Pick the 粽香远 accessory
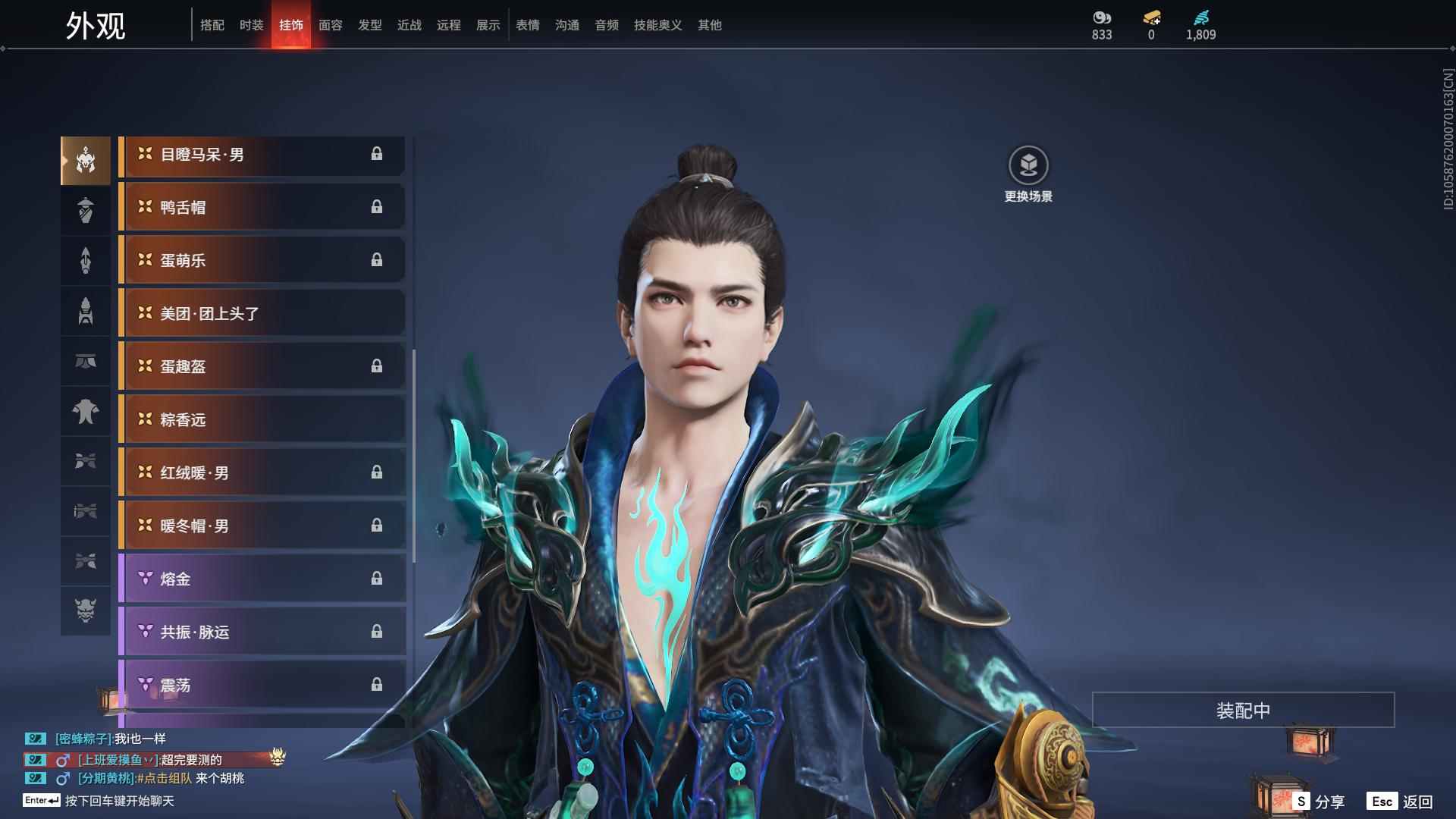The image size is (1456, 819). click(x=262, y=419)
